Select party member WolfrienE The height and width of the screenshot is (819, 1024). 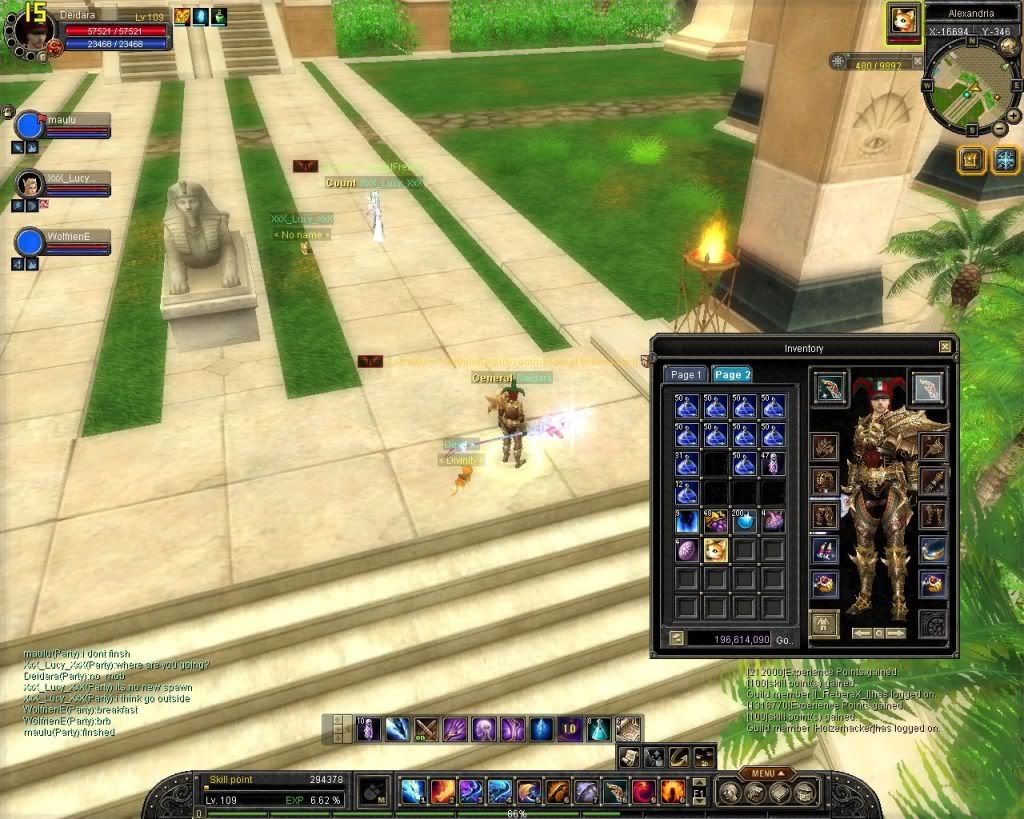click(31, 242)
